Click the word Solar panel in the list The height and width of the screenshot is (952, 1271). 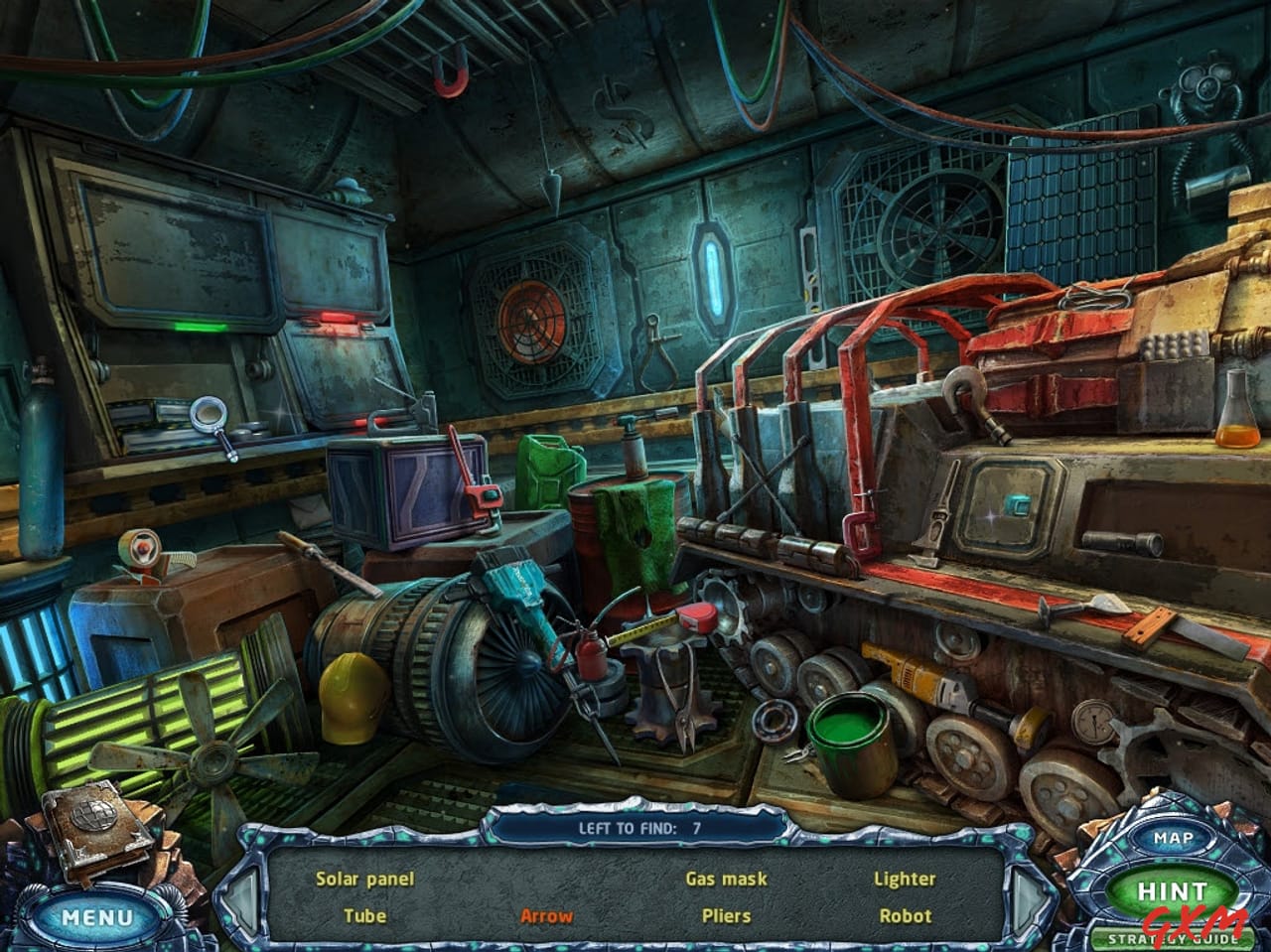tap(365, 878)
